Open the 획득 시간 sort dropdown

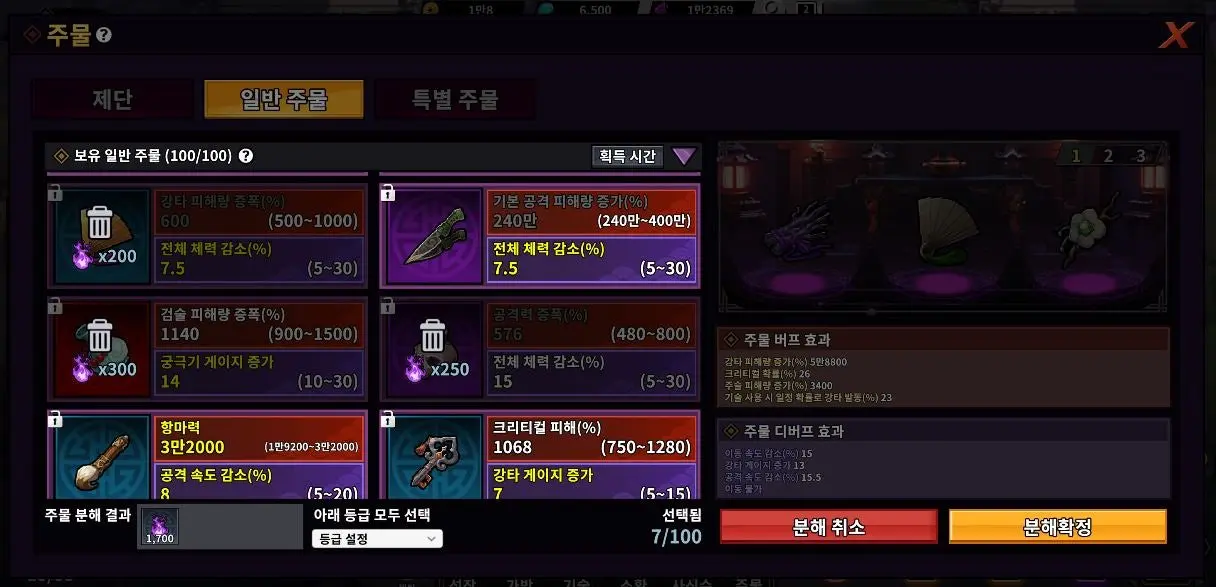627,156
